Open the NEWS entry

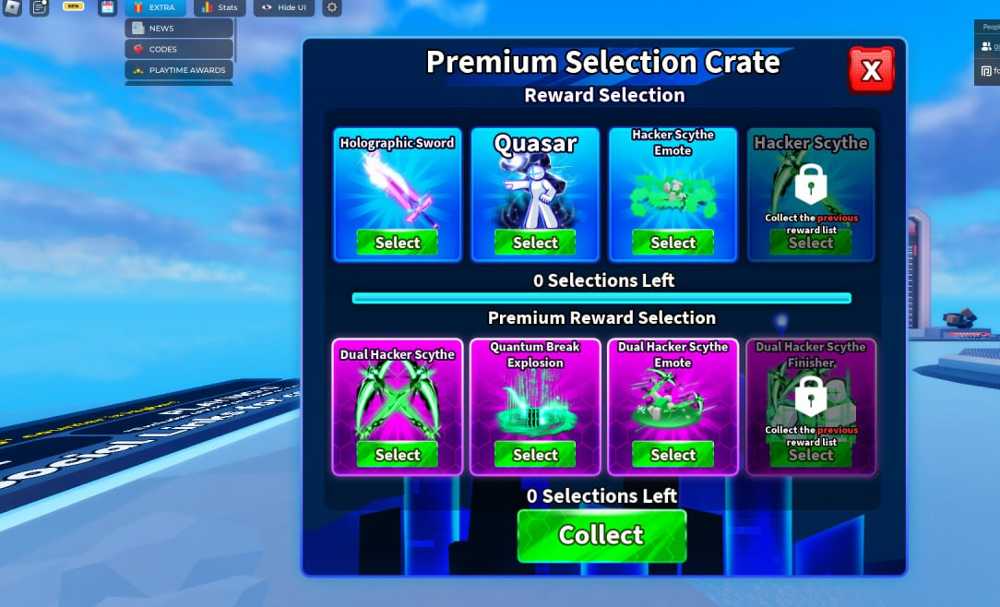(x=178, y=28)
